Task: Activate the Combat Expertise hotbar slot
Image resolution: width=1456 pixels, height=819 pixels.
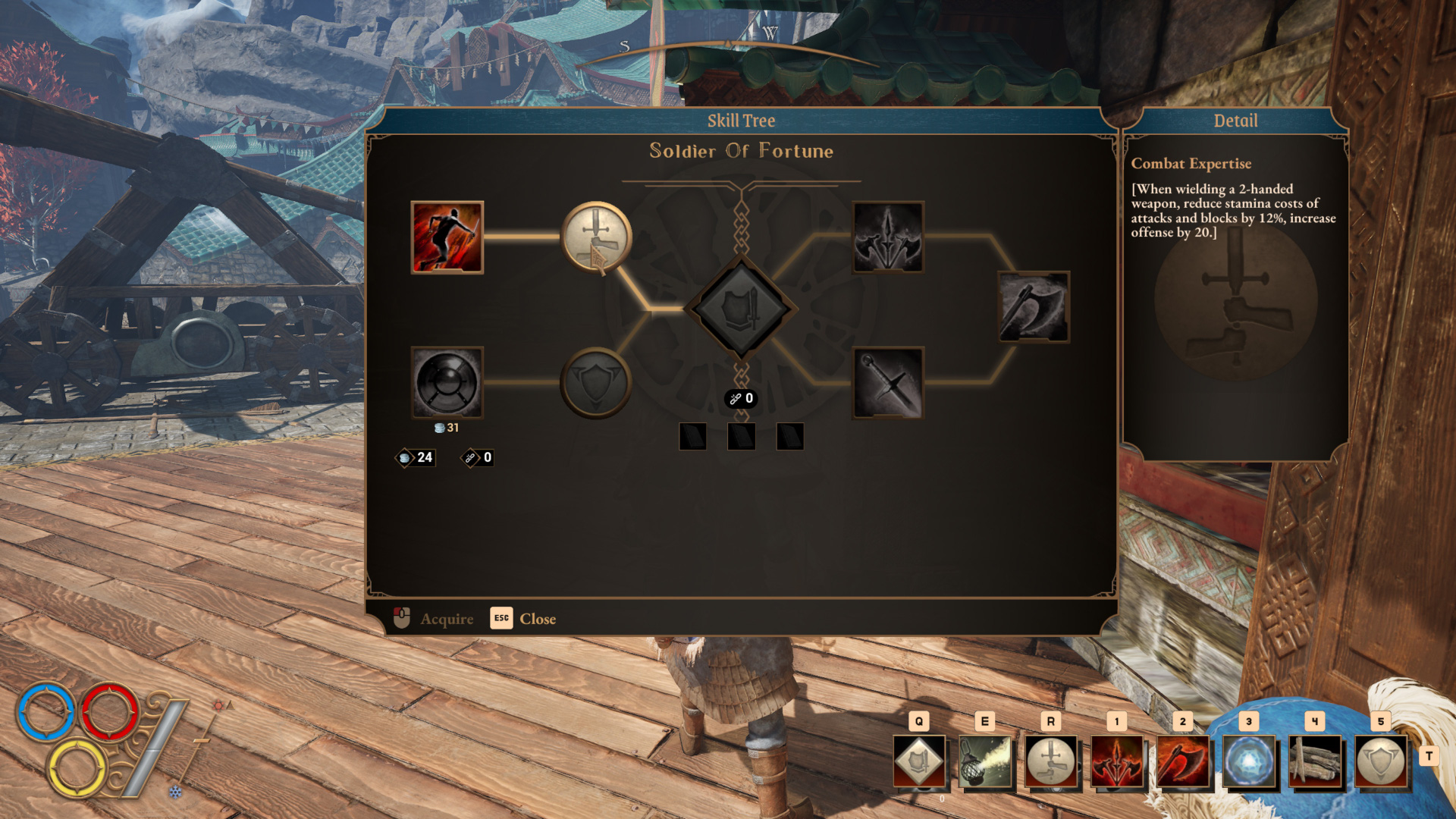Action: (x=1051, y=761)
